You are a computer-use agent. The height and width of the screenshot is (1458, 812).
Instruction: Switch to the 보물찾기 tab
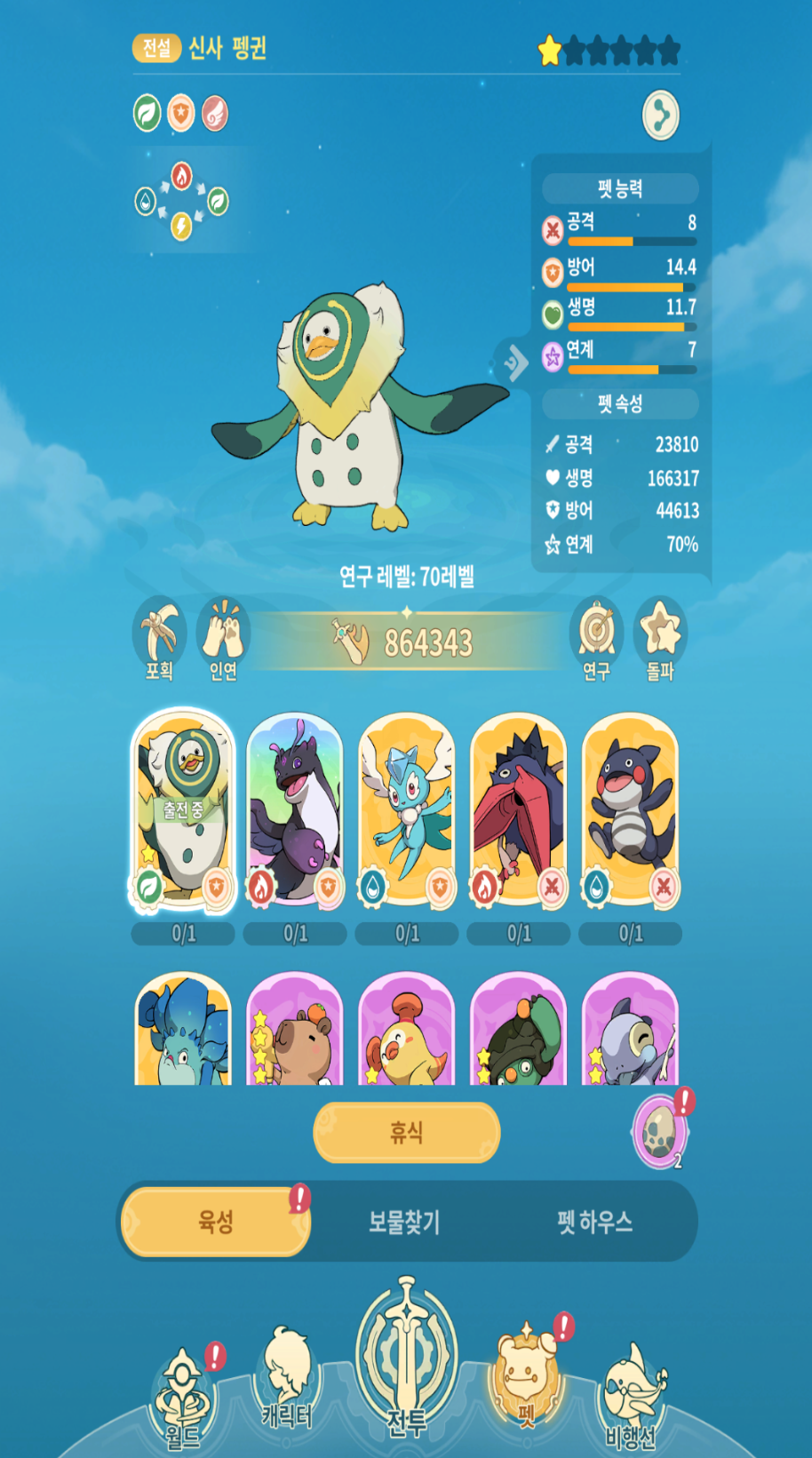click(404, 1222)
